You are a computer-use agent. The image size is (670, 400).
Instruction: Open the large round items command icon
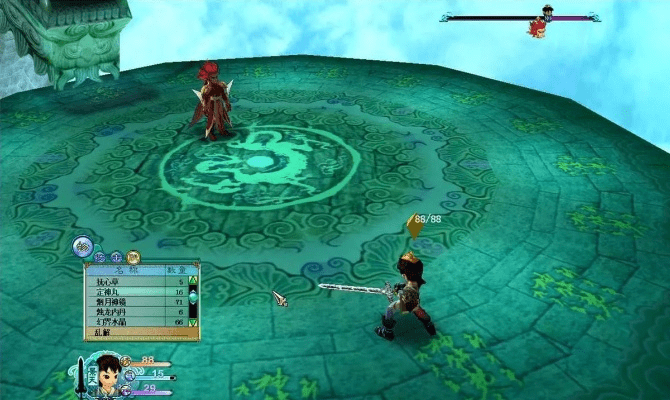[83, 246]
